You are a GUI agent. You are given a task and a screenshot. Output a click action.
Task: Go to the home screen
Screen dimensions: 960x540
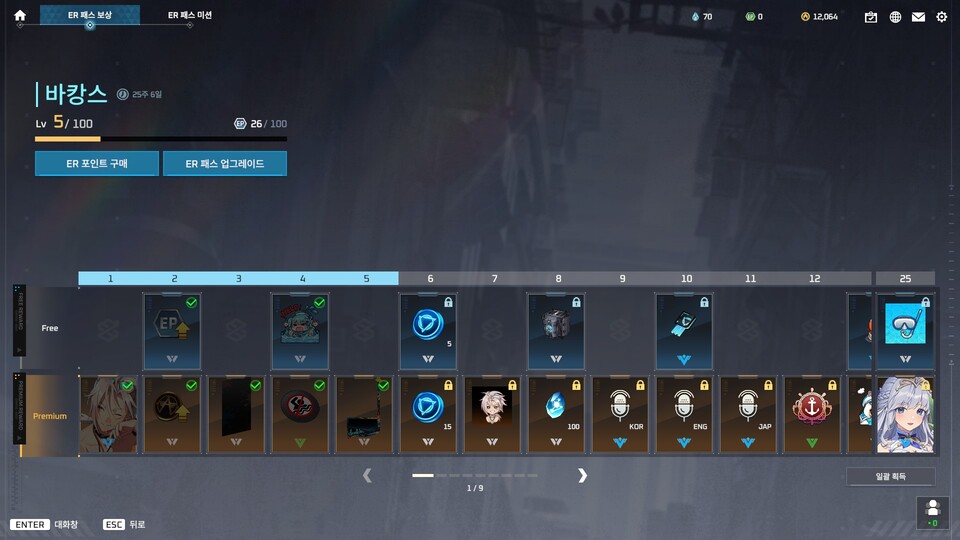click(20, 16)
